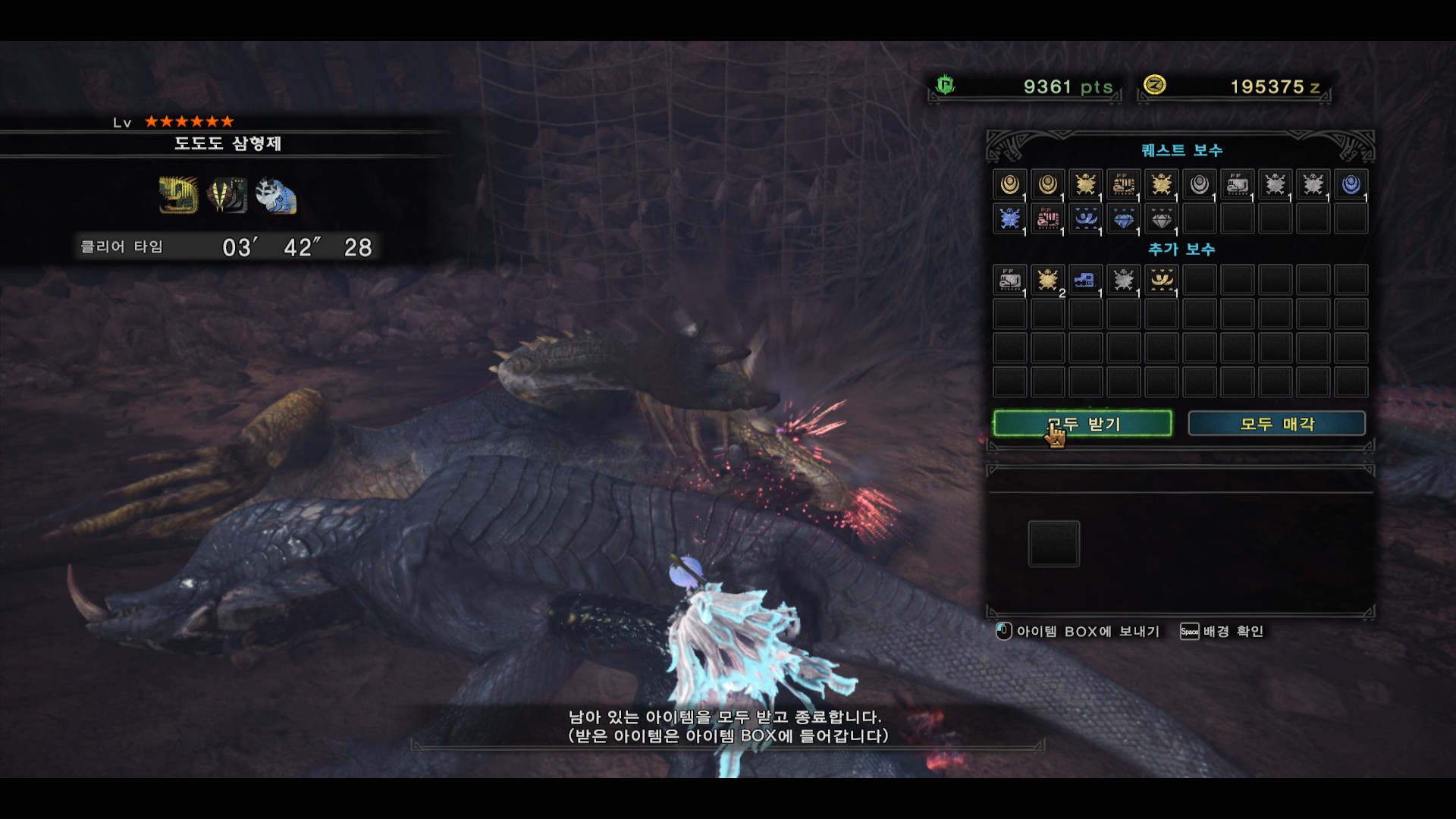Choose the blue fang reward item
The image size is (1456, 819).
coord(1085,219)
